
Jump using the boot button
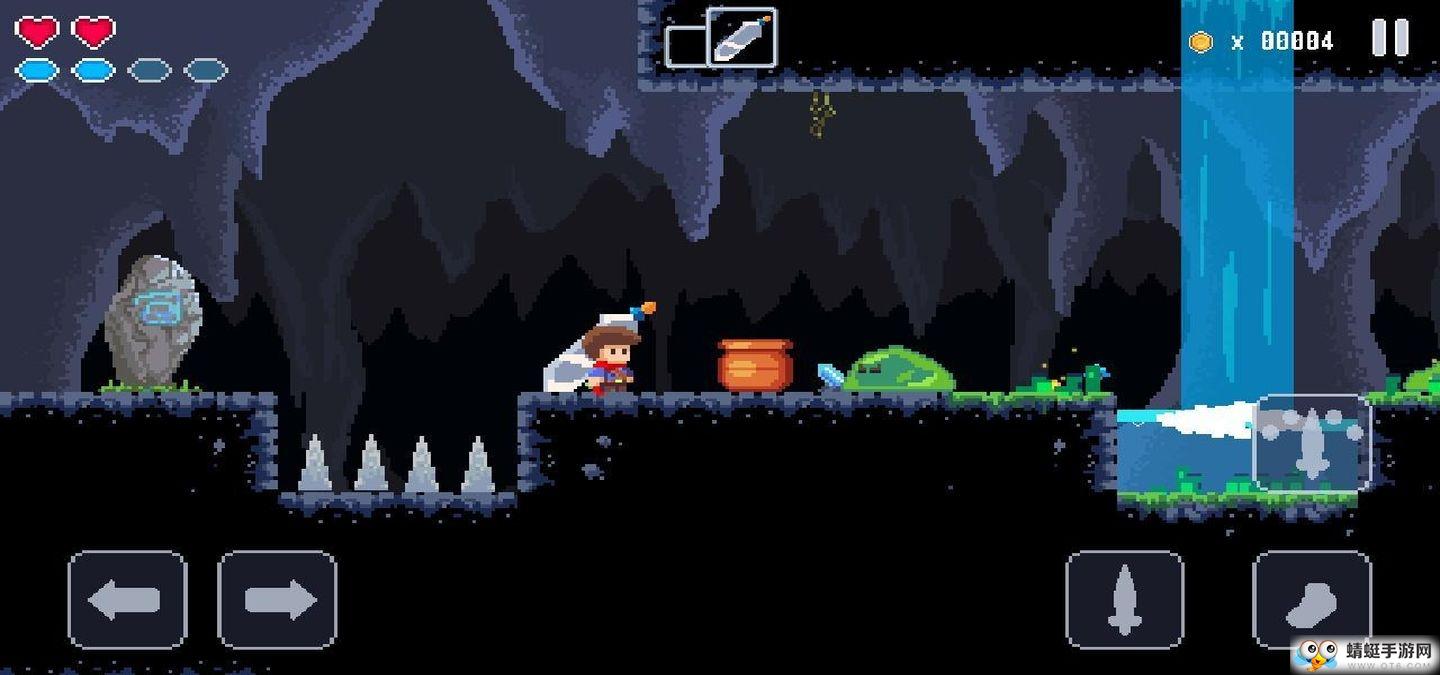pos(1311,600)
